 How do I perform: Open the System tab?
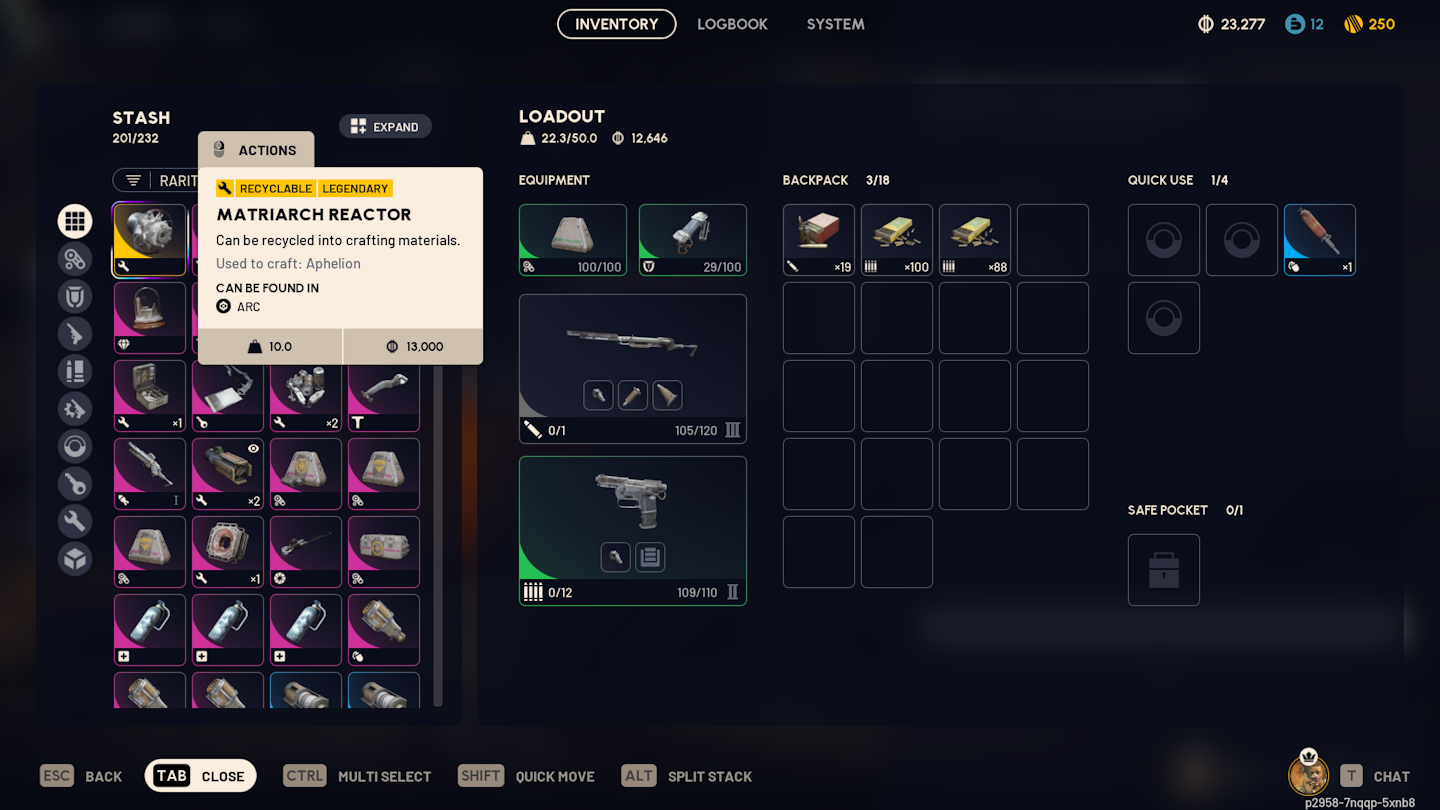835,24
